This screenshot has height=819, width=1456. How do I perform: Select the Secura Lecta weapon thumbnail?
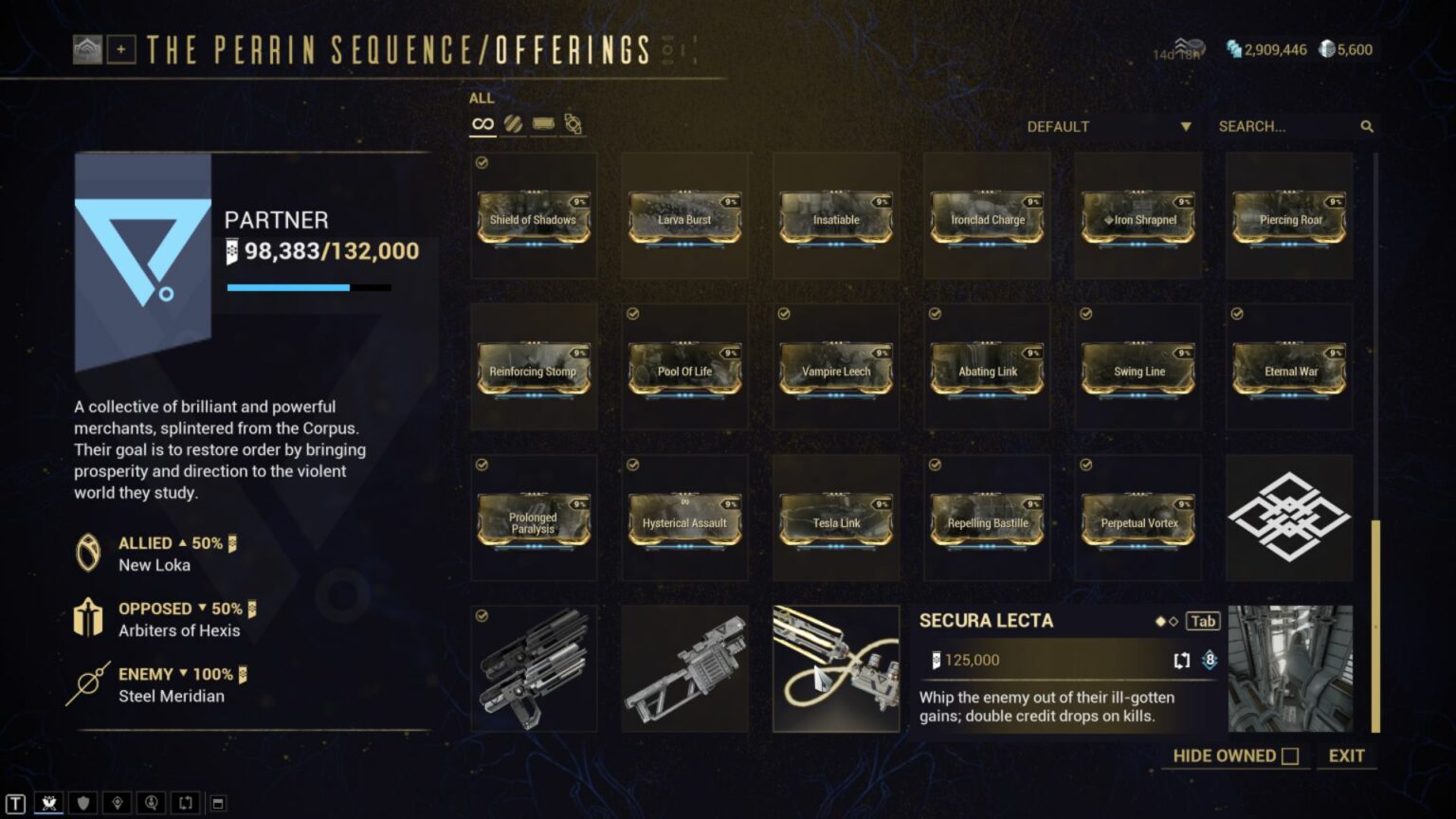[x=835, y=667]
